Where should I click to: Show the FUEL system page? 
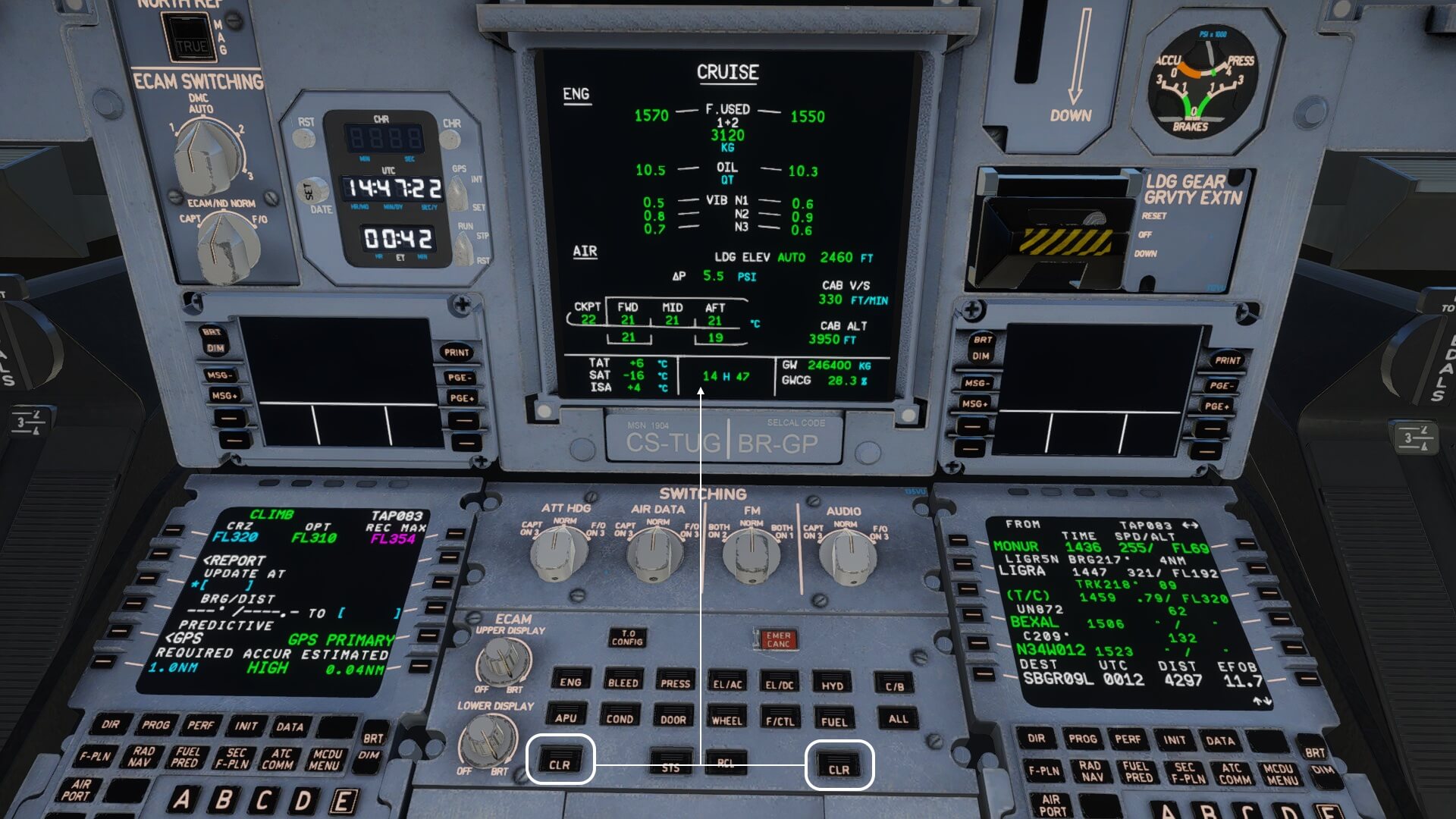coord(833,721)
